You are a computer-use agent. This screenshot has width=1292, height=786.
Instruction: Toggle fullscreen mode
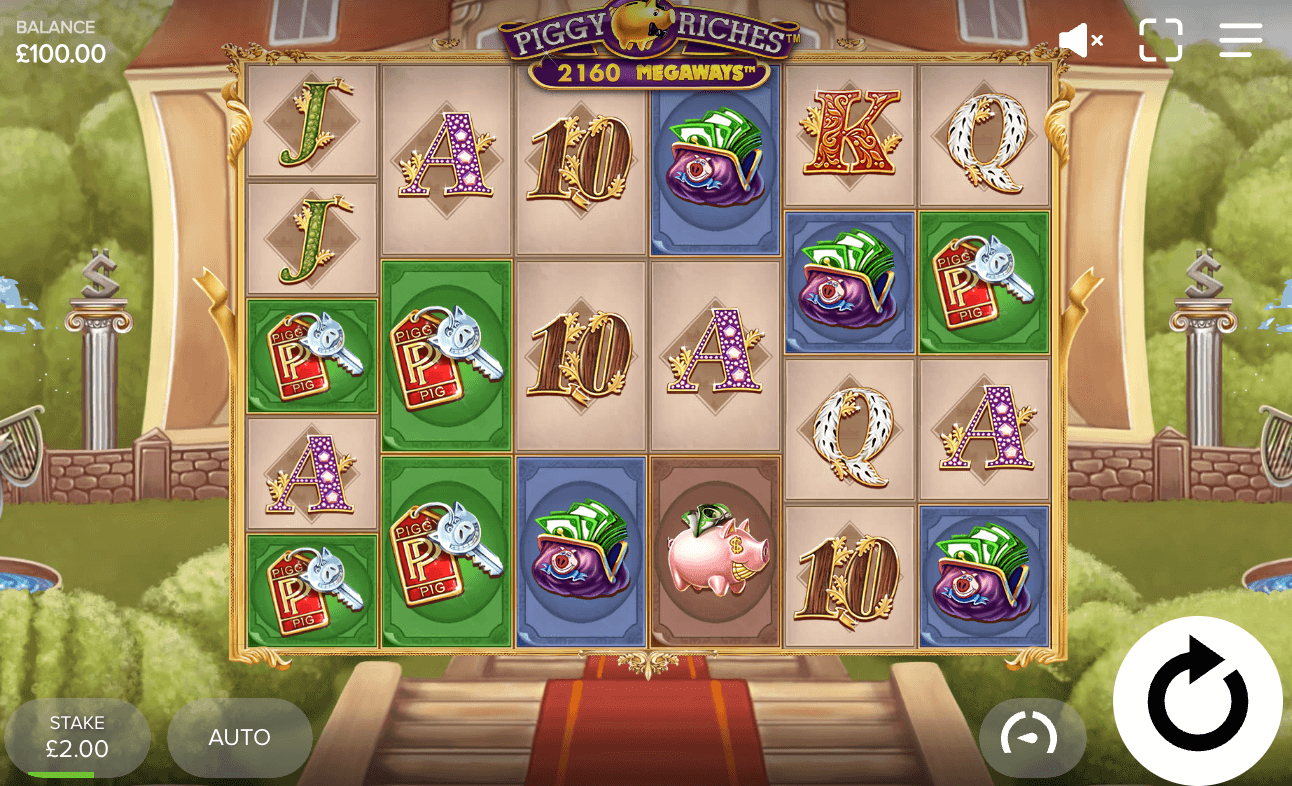1161,40
